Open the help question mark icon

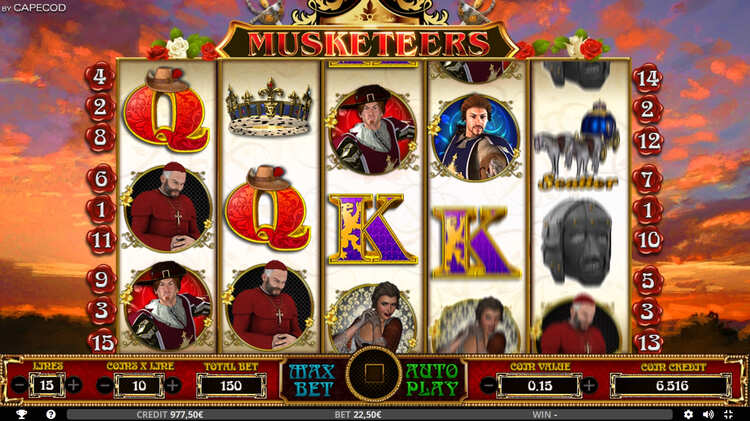[50, 414]
